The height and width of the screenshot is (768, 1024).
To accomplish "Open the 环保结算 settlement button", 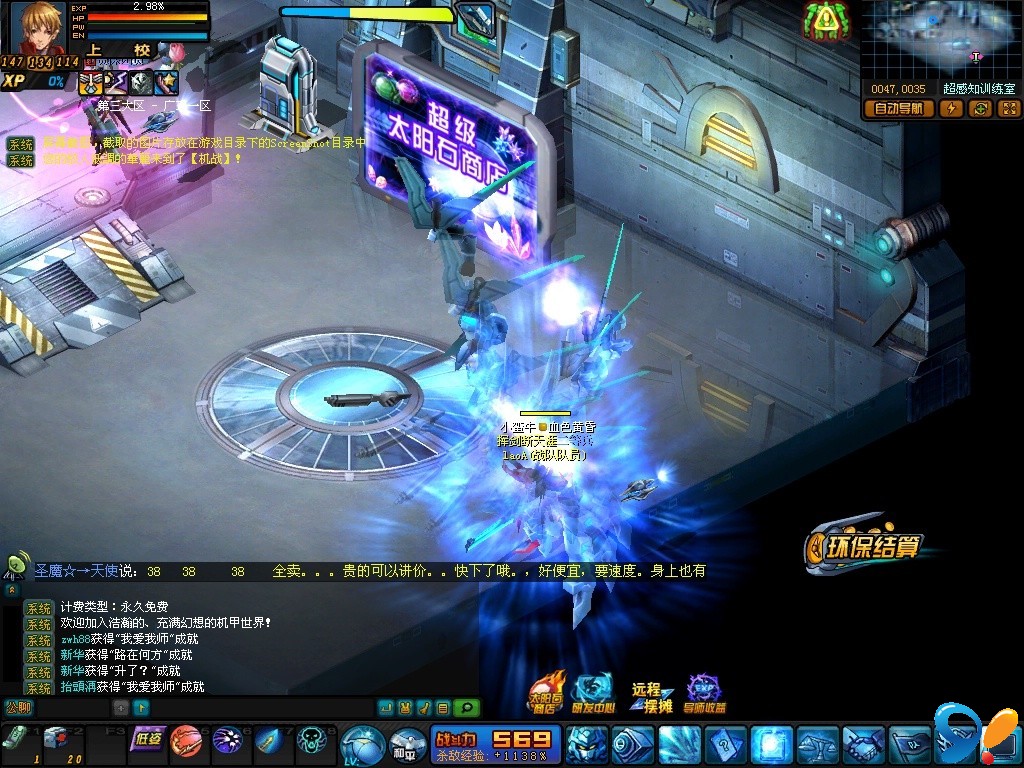I will 862,546.
